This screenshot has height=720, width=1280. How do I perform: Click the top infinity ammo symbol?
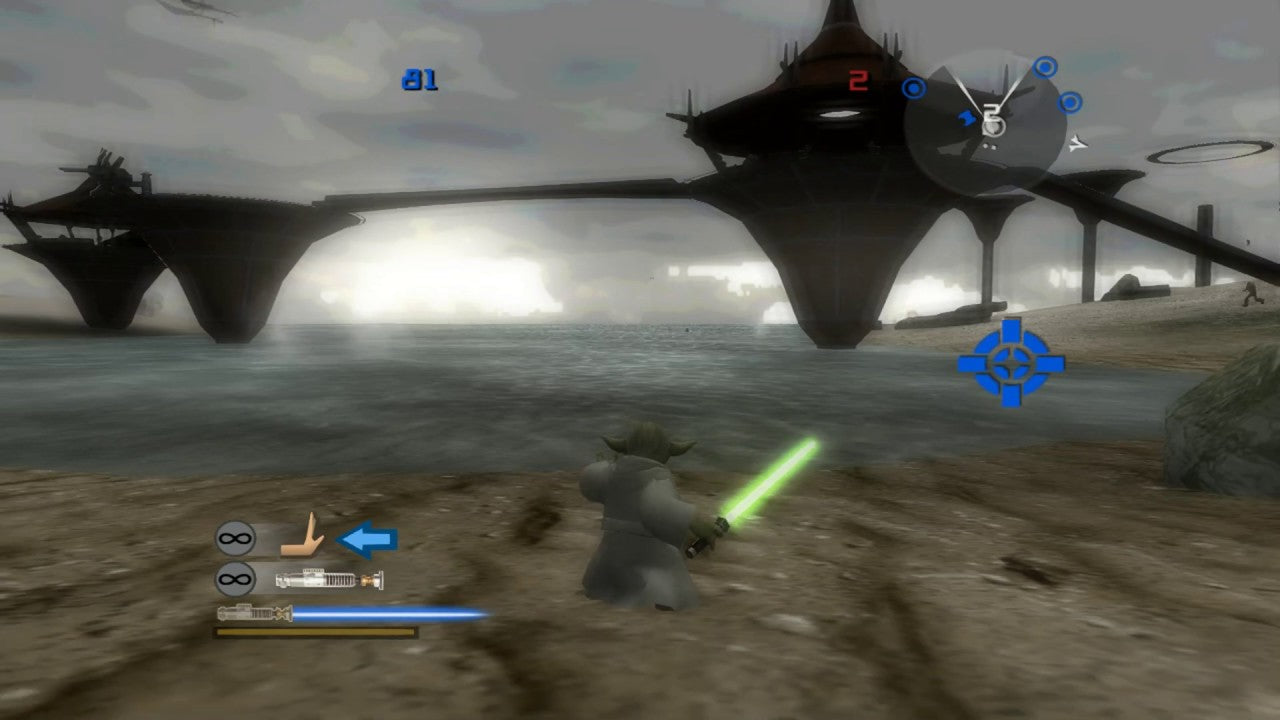[x=235, y=536]
